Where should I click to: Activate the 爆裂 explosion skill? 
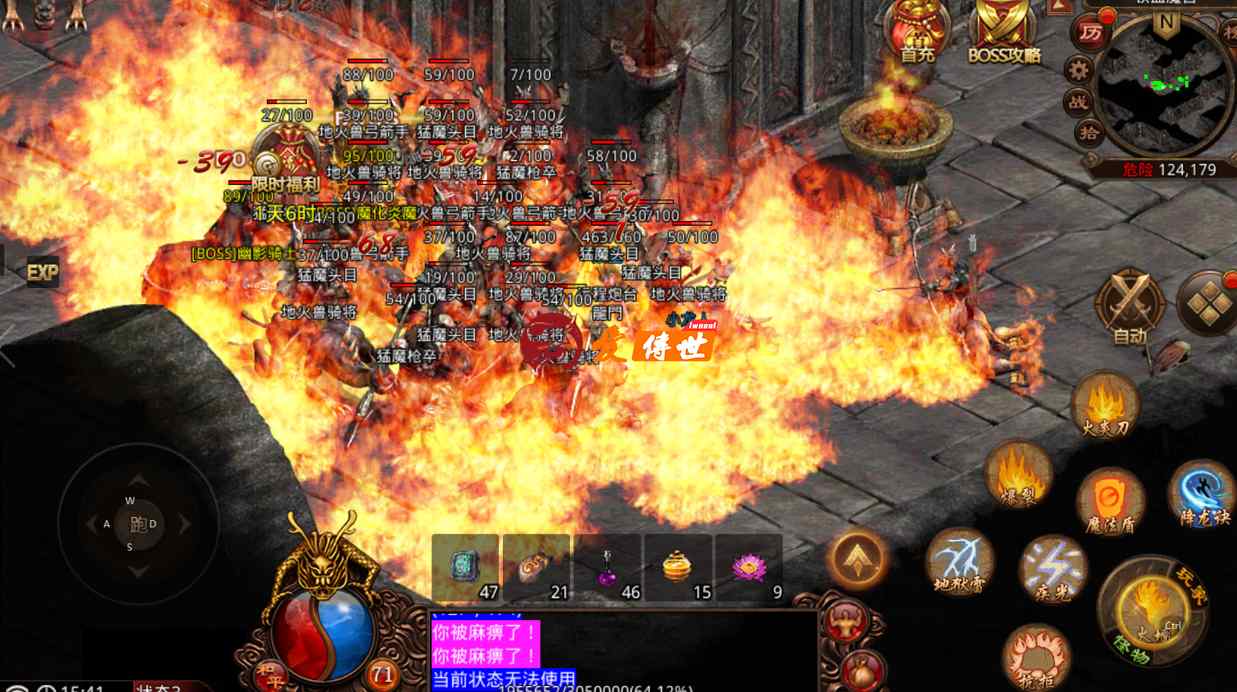pos(1018,473)
